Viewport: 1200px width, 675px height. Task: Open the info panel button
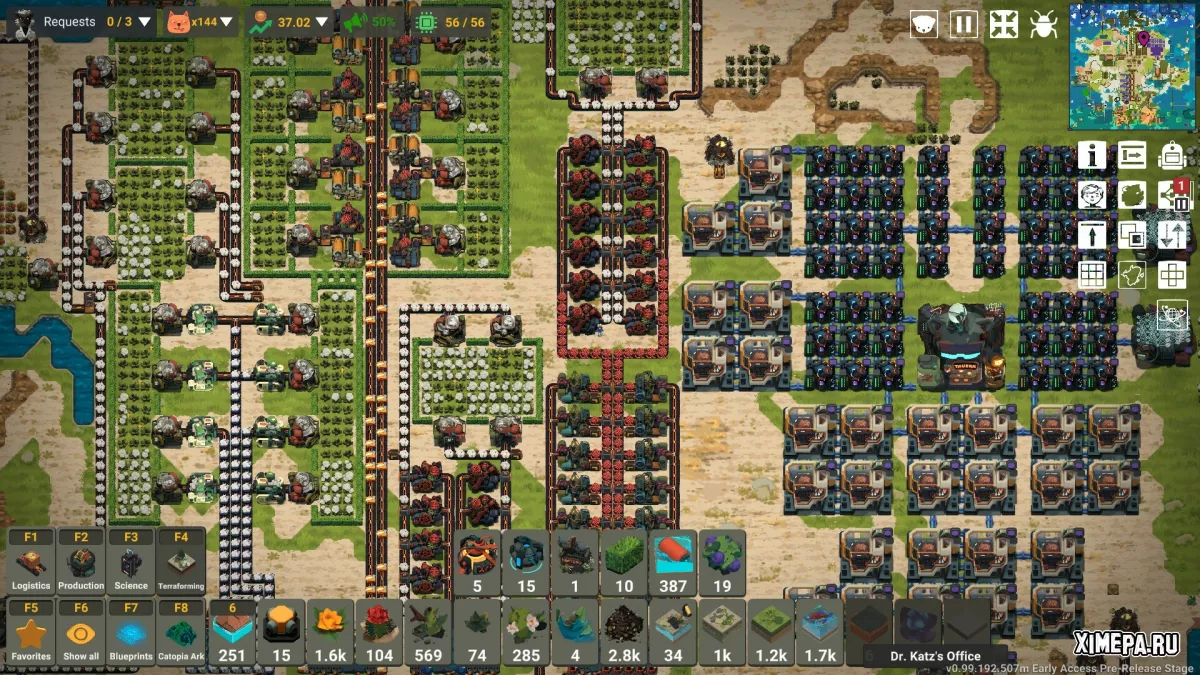[x=1092, y=155]
